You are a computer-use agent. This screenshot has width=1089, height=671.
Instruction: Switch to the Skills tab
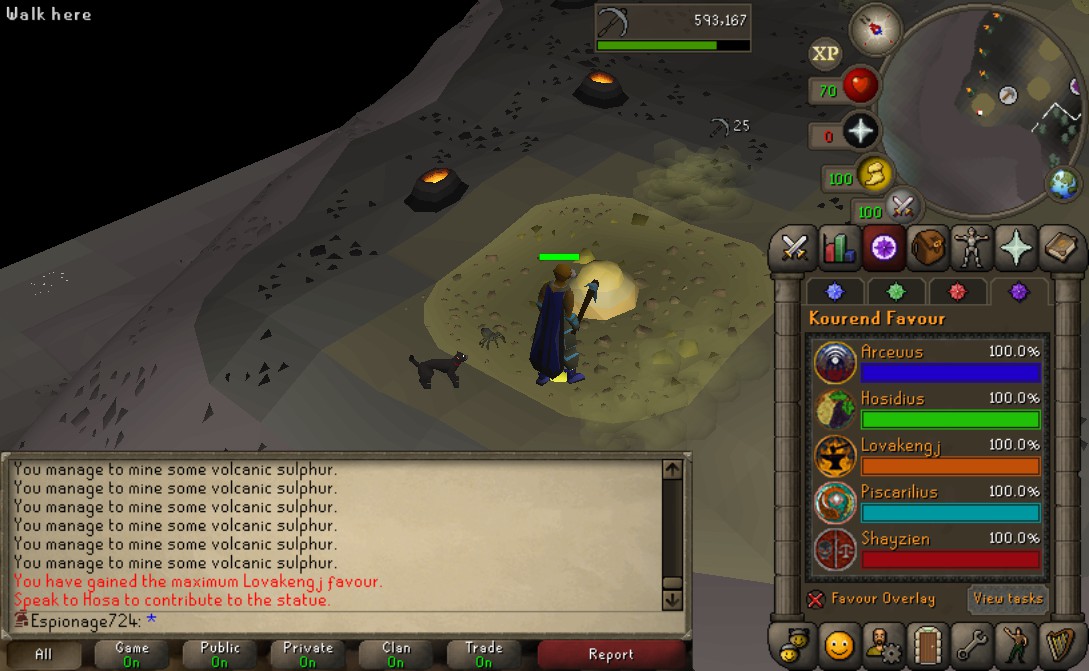[838, 247]
